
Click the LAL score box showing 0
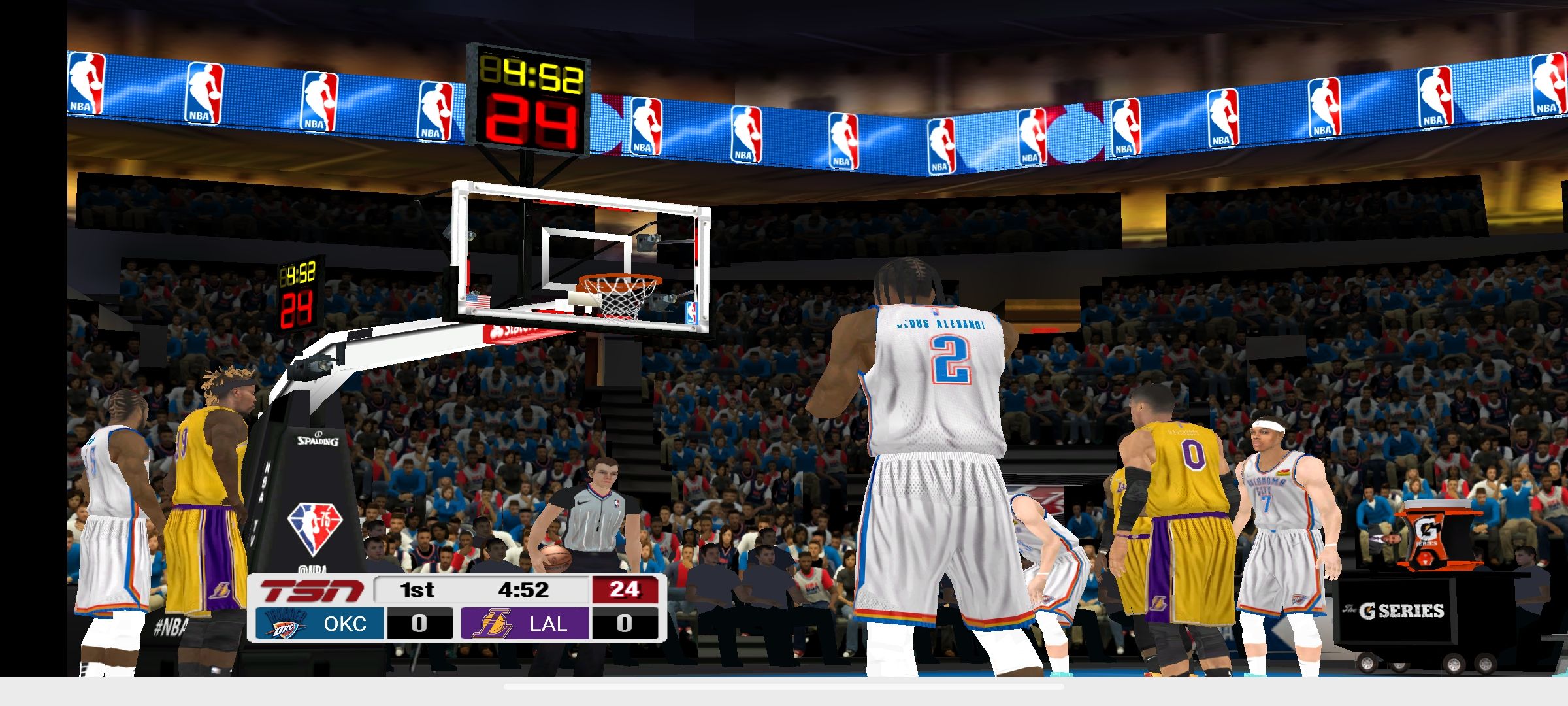click(625, 624)
